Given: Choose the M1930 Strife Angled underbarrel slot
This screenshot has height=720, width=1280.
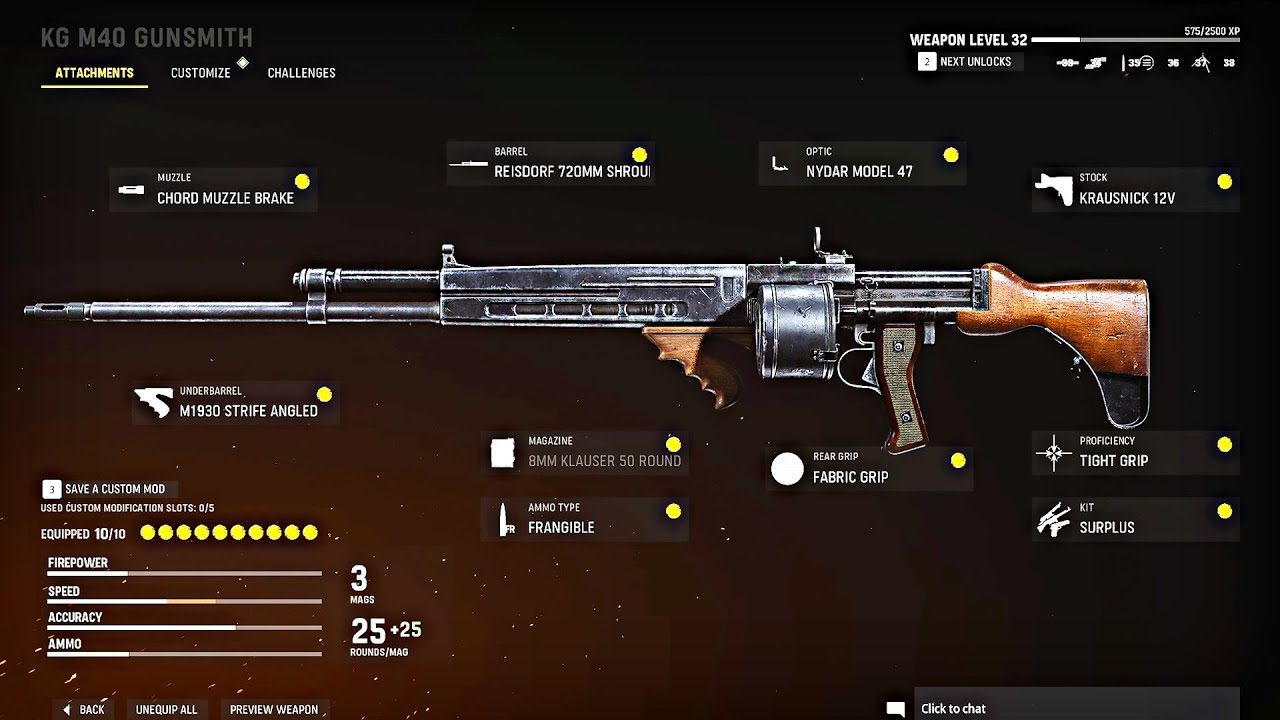Looking at the screenshot, I should (236, 402).
